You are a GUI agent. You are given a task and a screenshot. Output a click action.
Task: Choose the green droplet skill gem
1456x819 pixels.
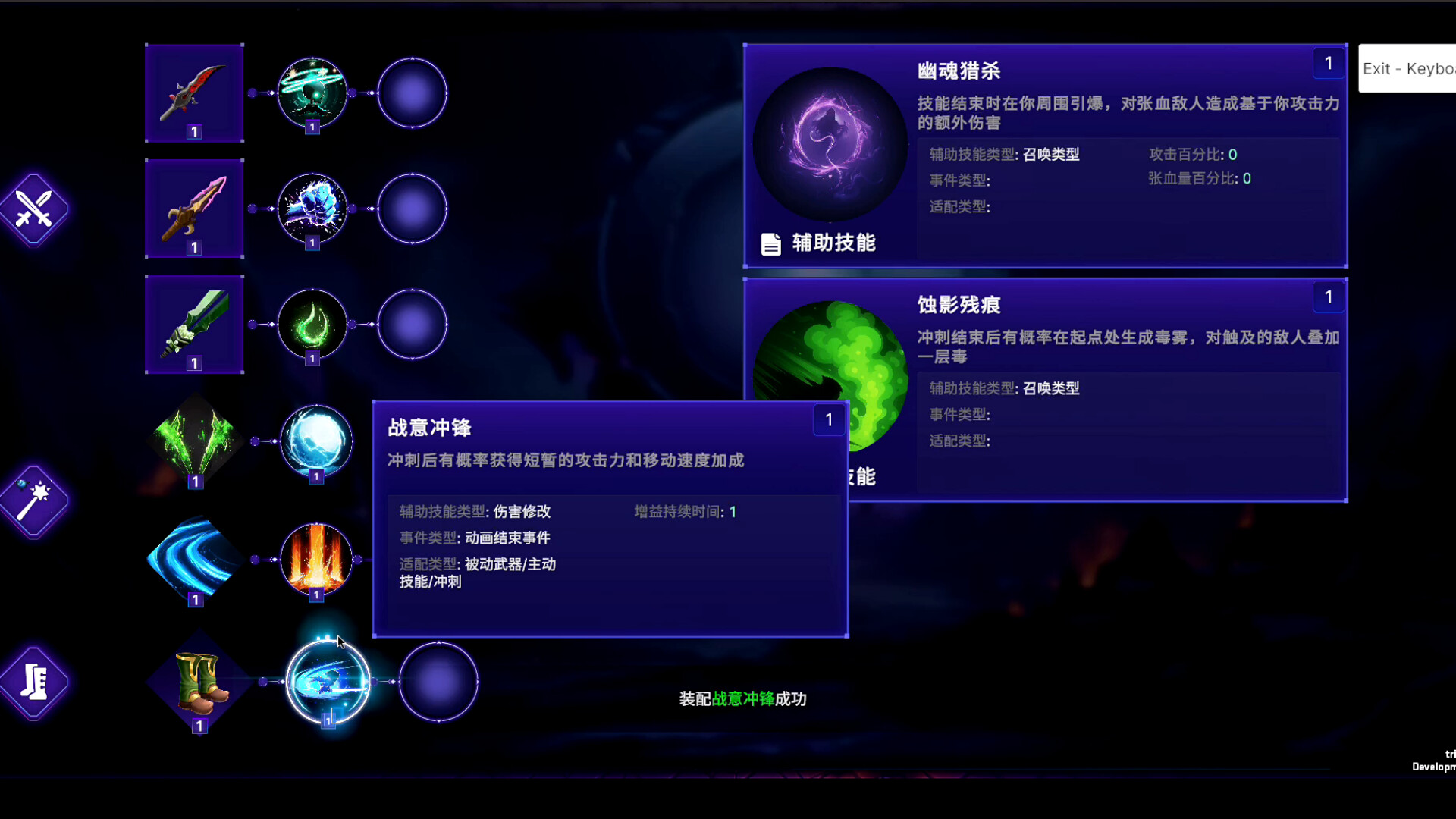(312, 324)
